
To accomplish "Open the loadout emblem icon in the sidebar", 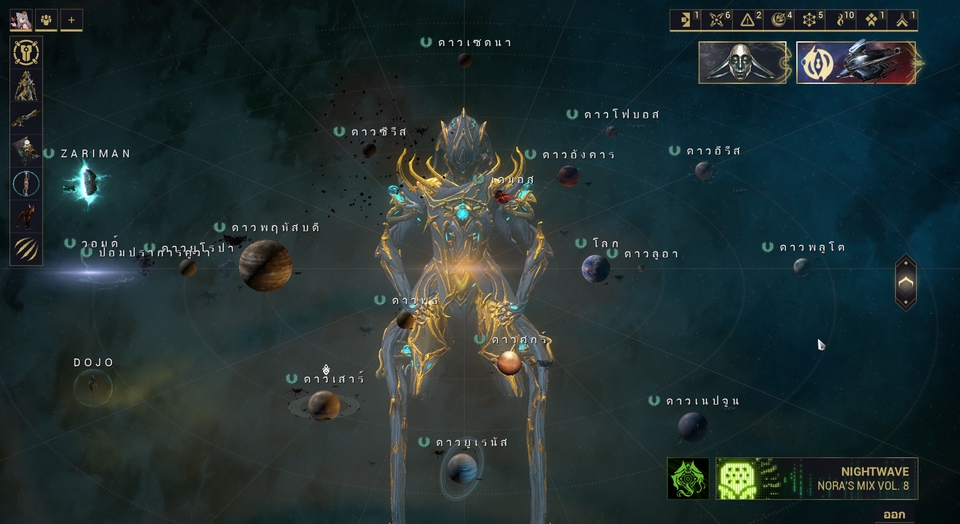I will 26,54.
